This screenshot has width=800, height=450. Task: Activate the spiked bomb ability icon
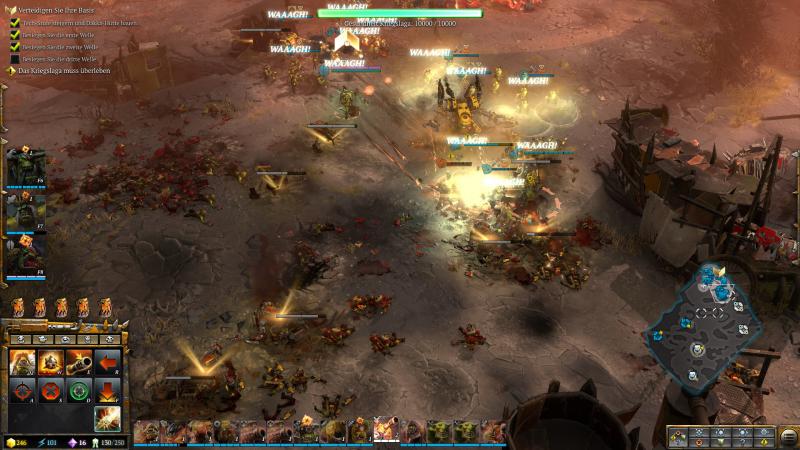(51, 362)
